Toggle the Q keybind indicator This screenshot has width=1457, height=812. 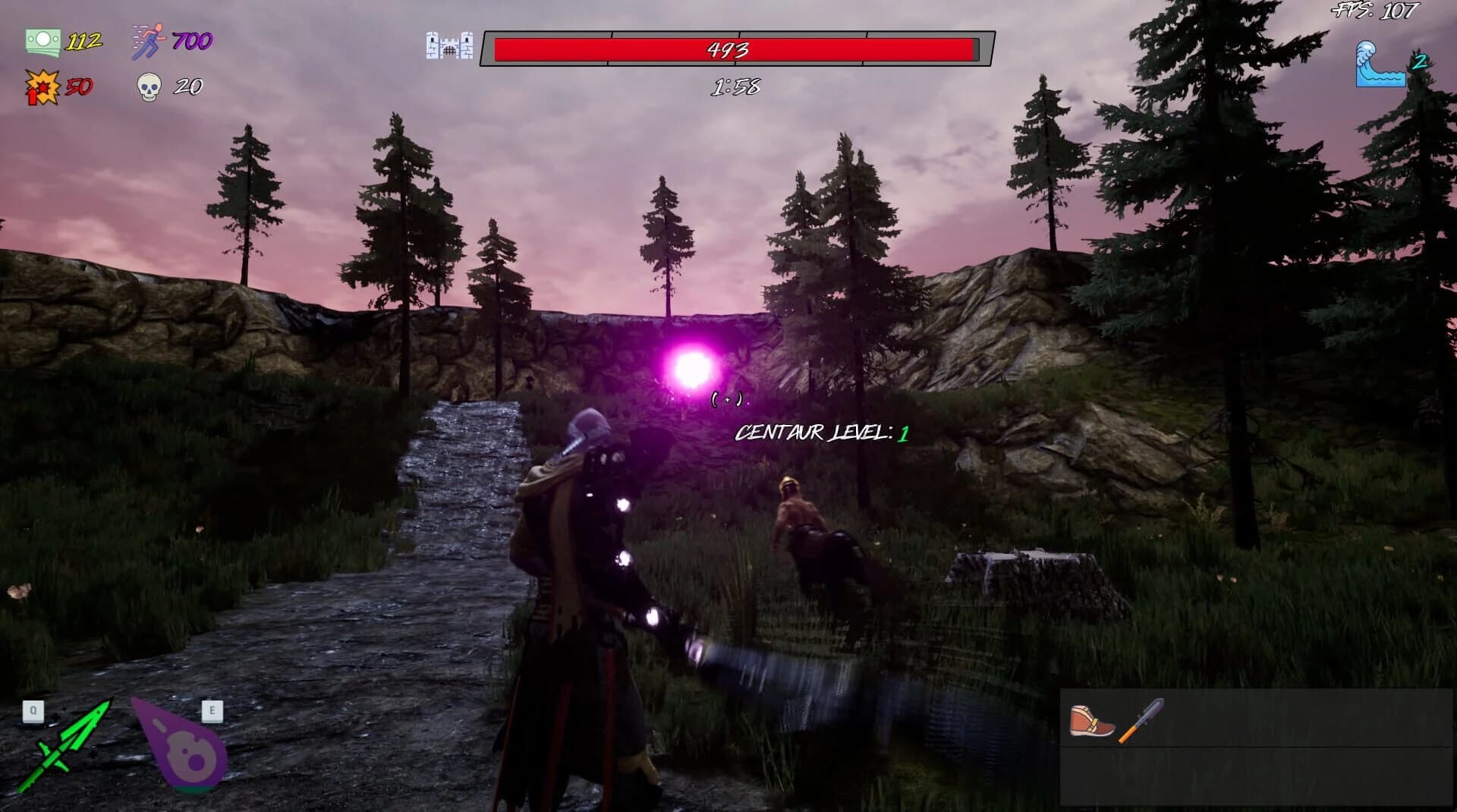coord(32,711)
